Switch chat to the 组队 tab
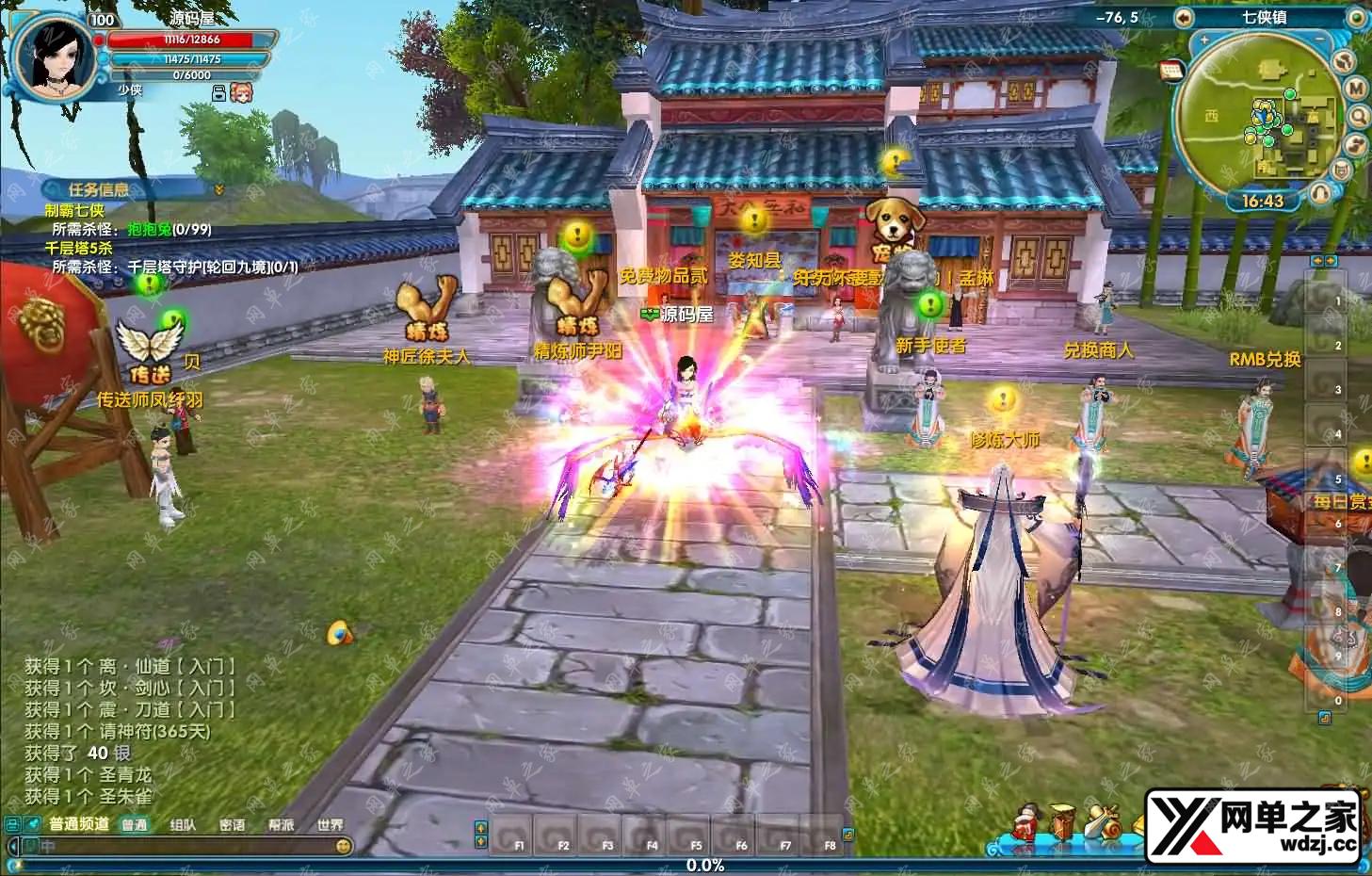The width and height of the screenshot is (1372, 876). [183, 825]
